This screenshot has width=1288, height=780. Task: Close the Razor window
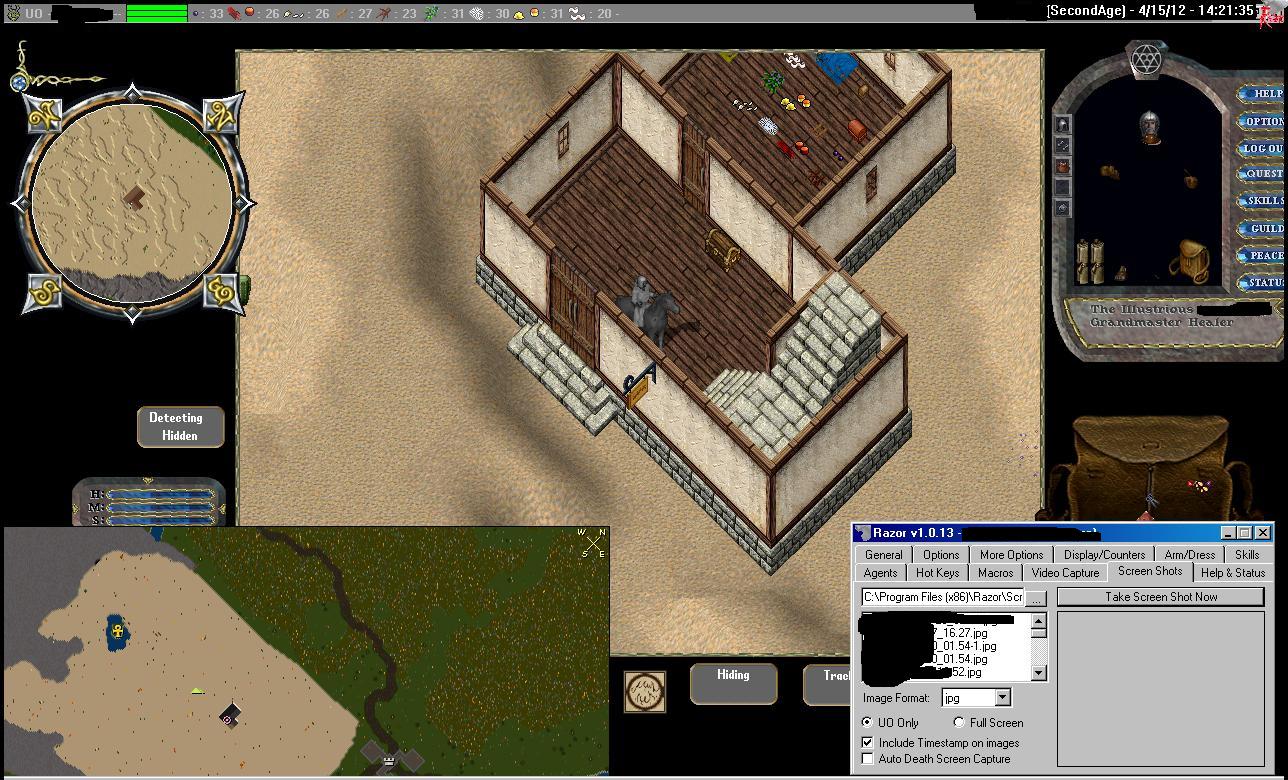1262,533
